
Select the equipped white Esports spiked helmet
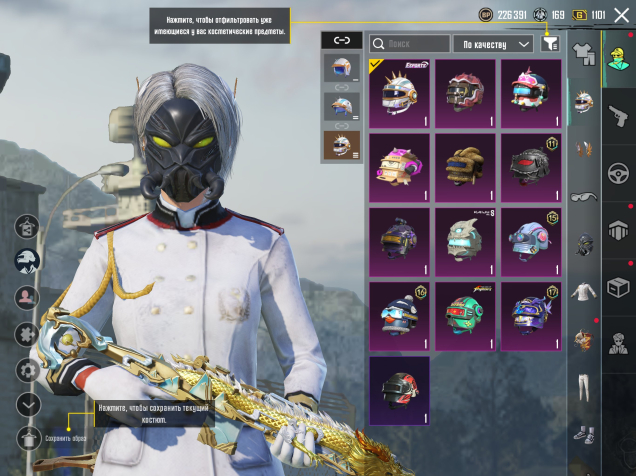point(399,93)
